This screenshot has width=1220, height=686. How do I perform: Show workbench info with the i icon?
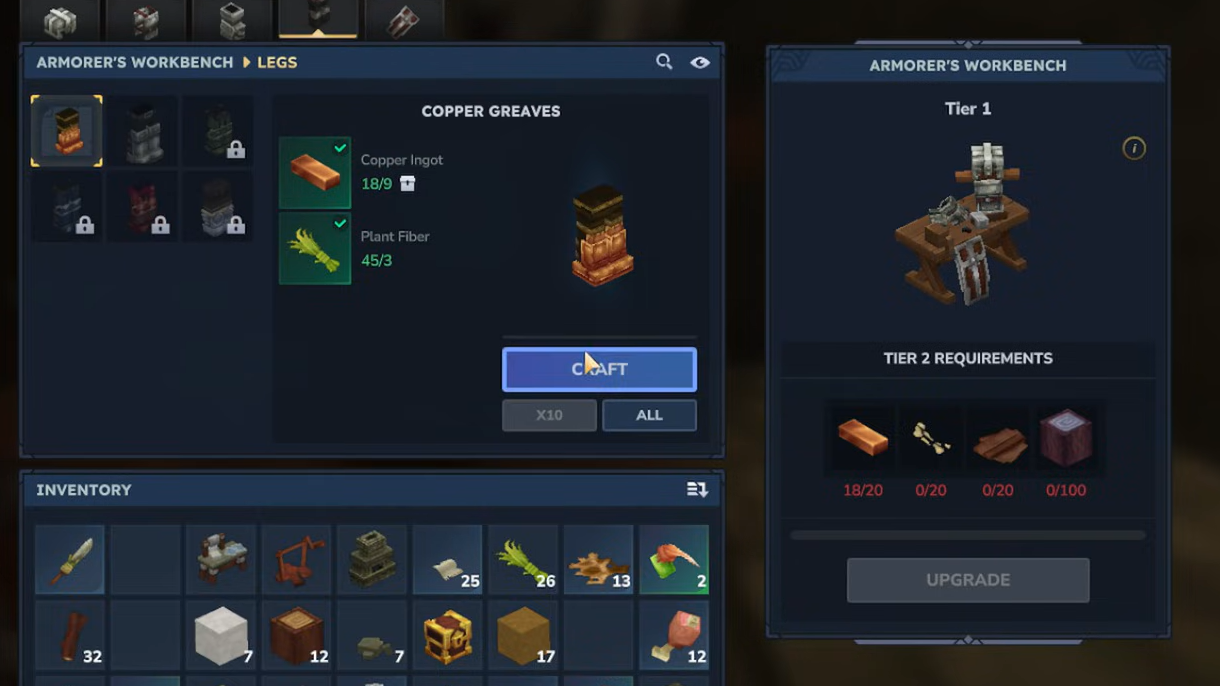point(1134,148)
